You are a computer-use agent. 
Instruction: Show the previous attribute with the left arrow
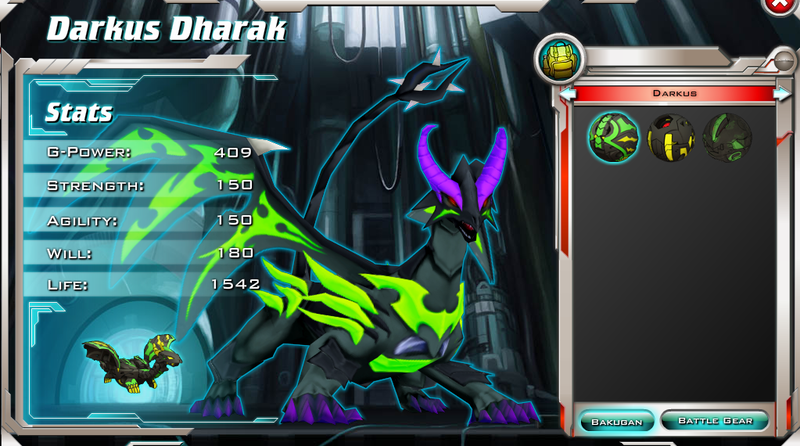click(x=567, y=93)
